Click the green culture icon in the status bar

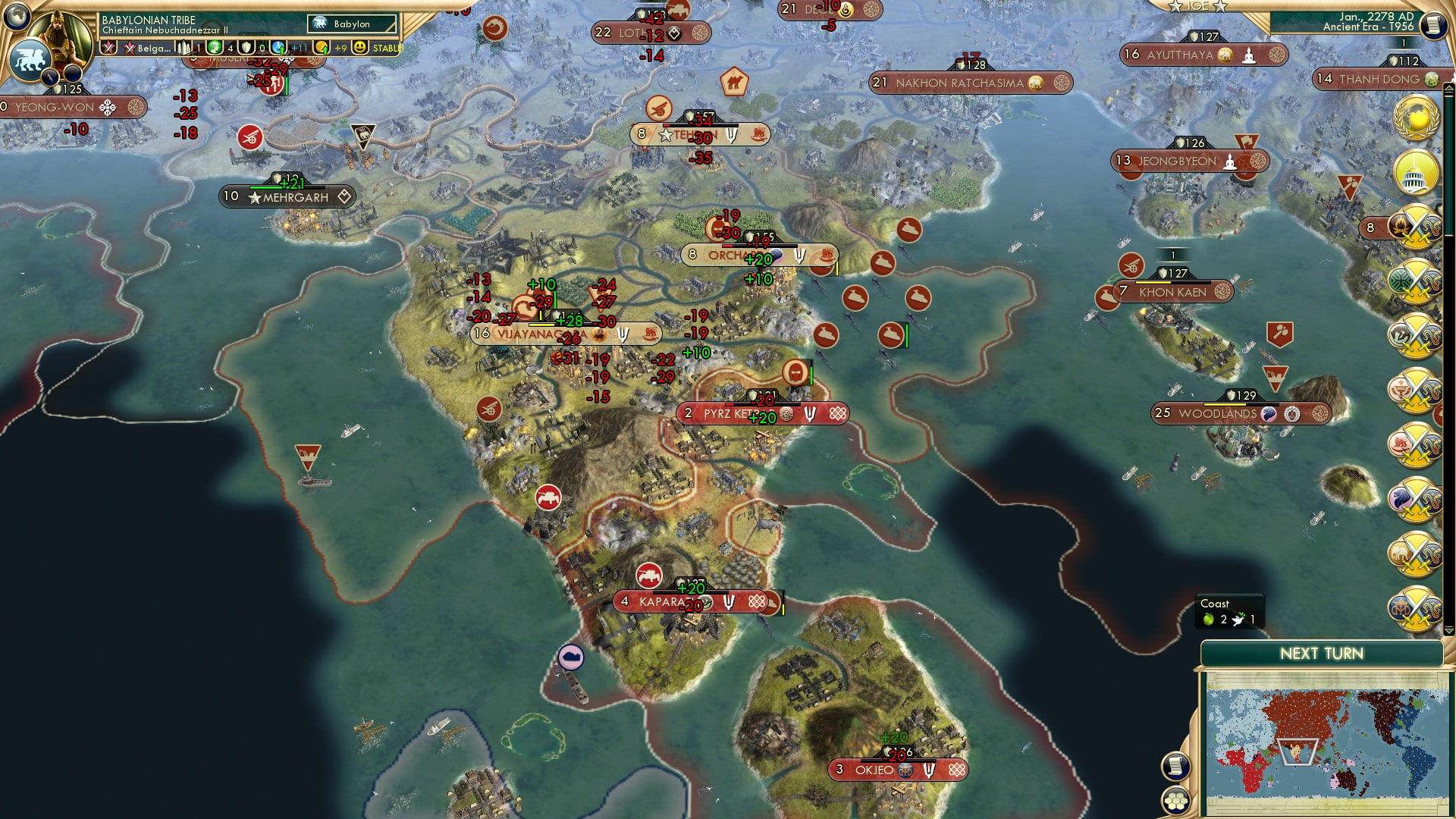click(214, 48)
